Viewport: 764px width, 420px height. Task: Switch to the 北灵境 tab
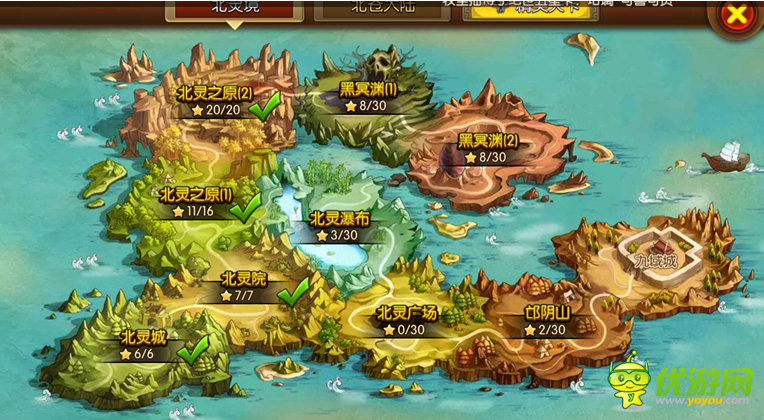coord(234,8)
